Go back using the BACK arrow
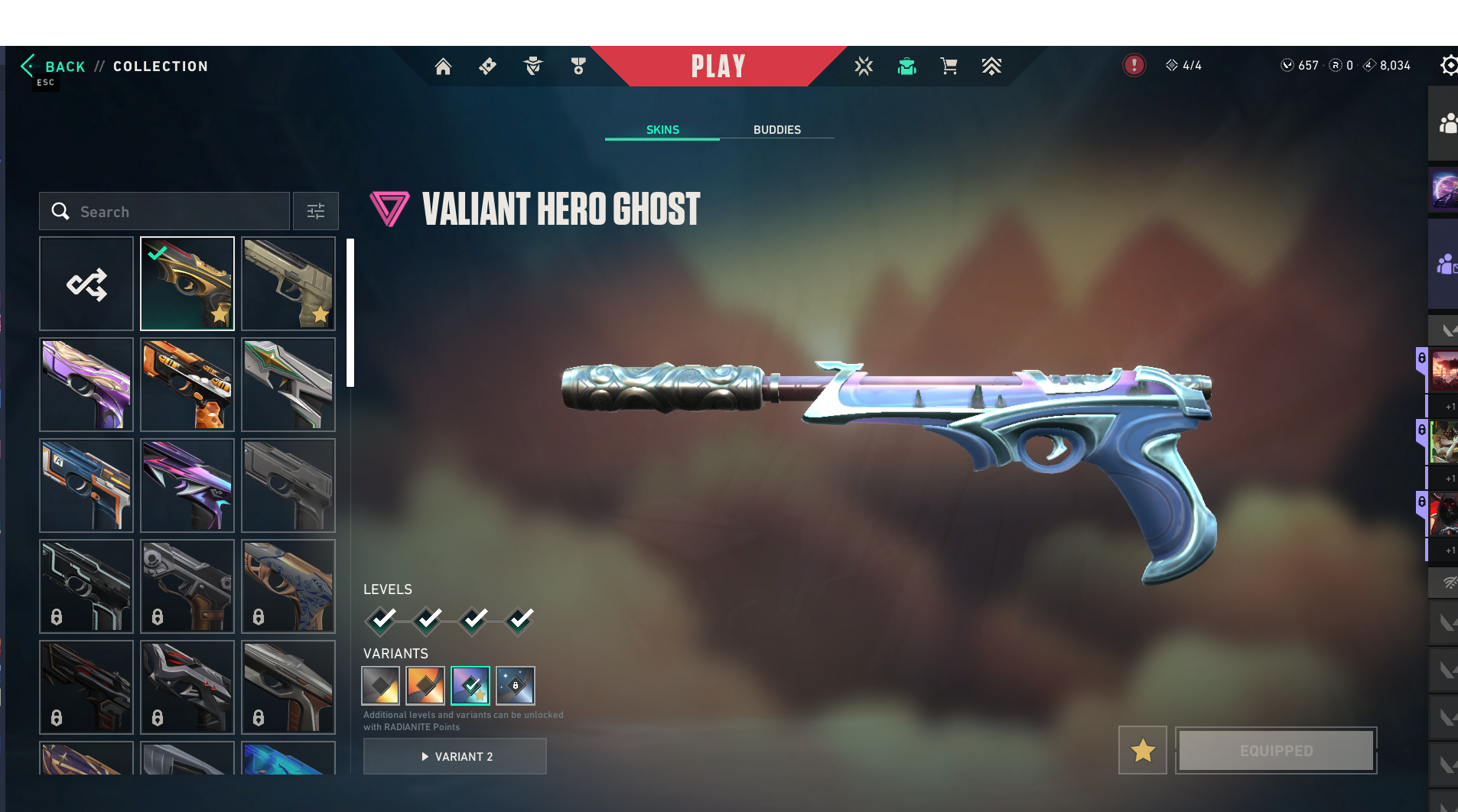Screen dimensions: 1458x812 pos(52,67)
